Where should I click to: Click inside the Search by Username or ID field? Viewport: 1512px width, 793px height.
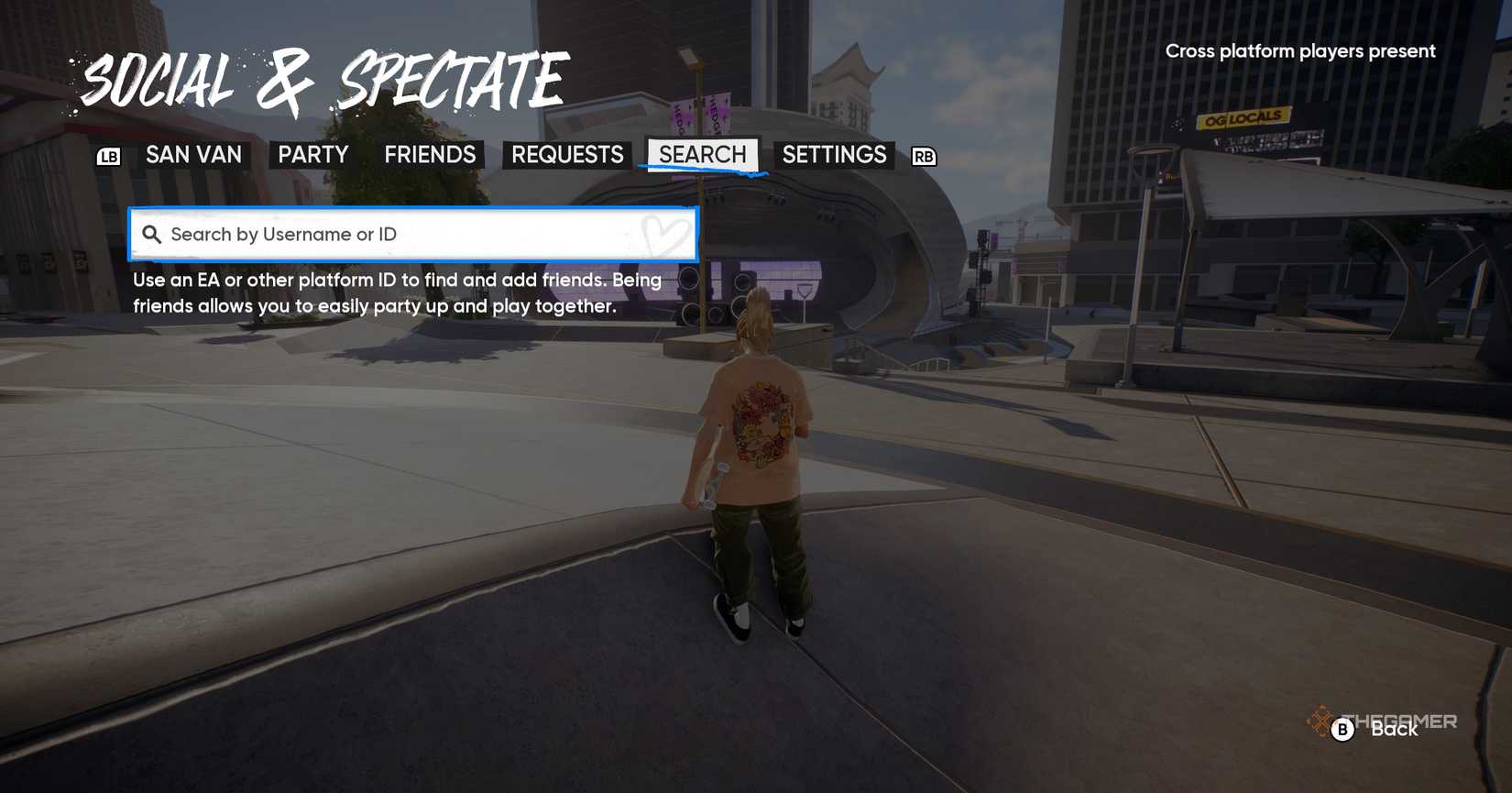[412, 235]
